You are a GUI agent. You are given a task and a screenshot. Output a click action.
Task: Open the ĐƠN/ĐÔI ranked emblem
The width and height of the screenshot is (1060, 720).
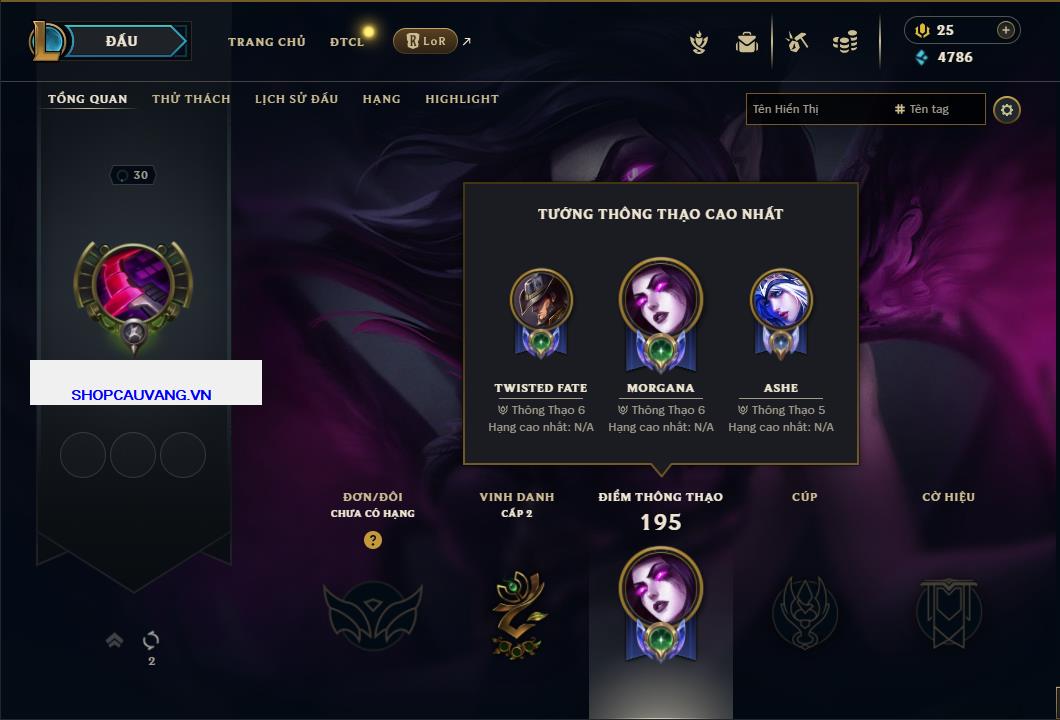coord(372,609)
